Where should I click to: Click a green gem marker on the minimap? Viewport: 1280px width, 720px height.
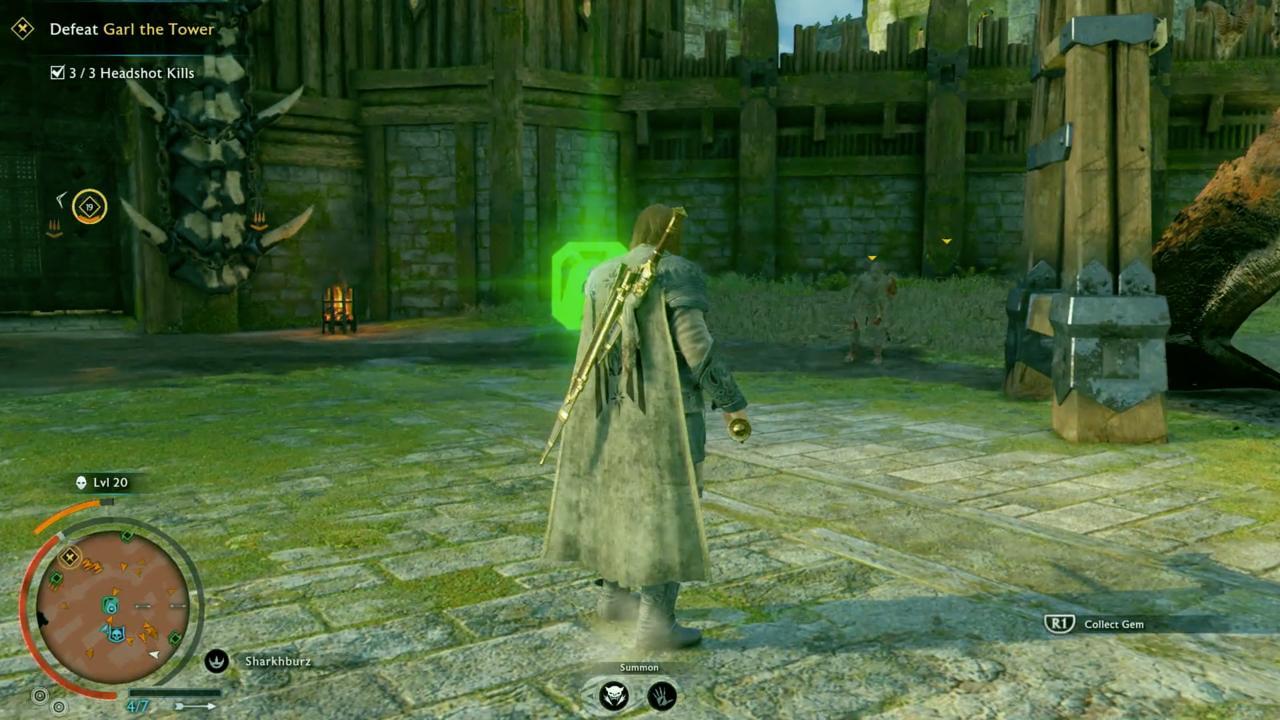coord(126,533)
